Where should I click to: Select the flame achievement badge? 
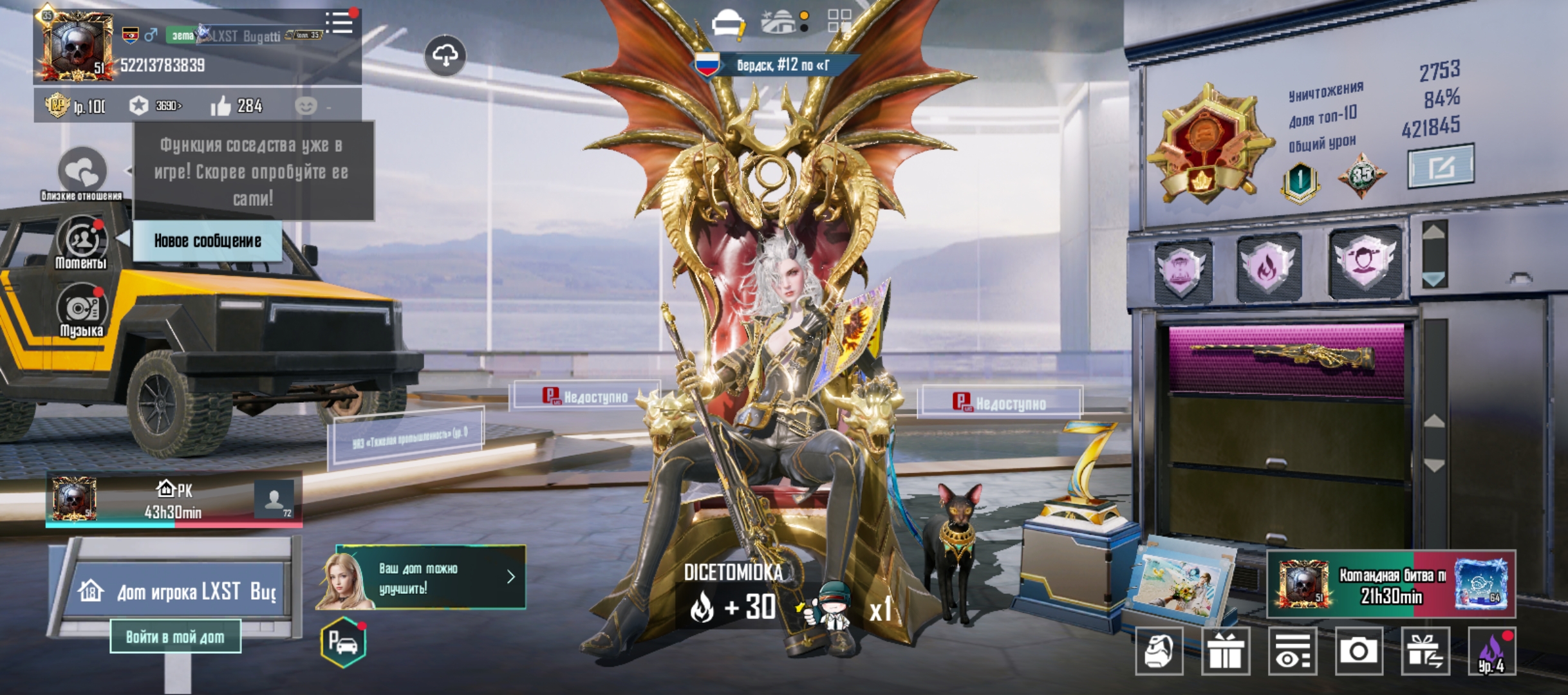1268,266
